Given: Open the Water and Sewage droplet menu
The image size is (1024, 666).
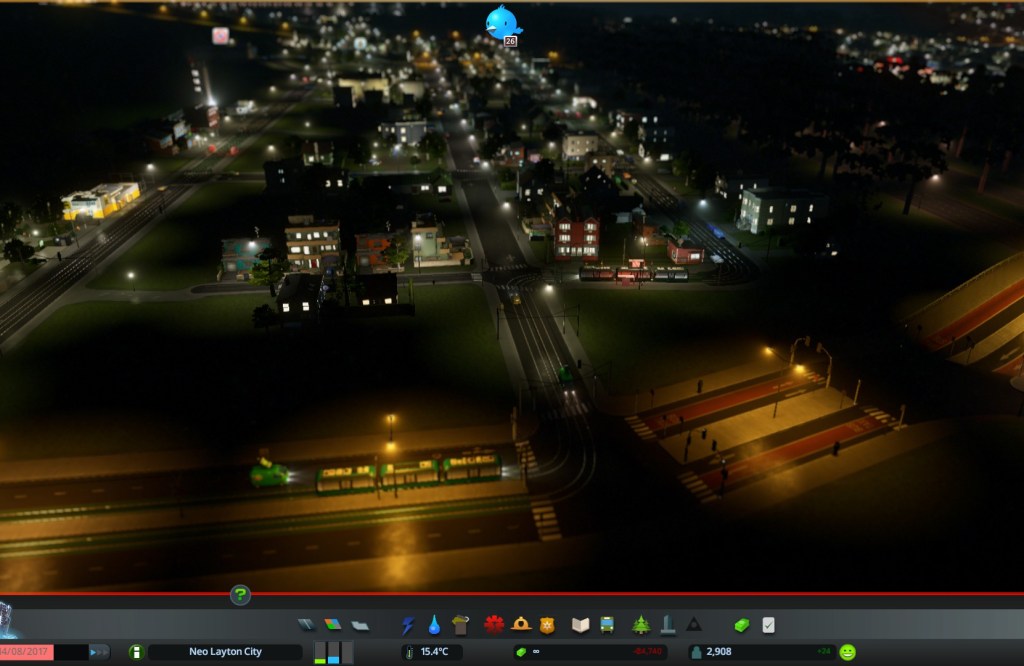Looking at the screenshot, I should pyautogui.click(x=434, y=625).
